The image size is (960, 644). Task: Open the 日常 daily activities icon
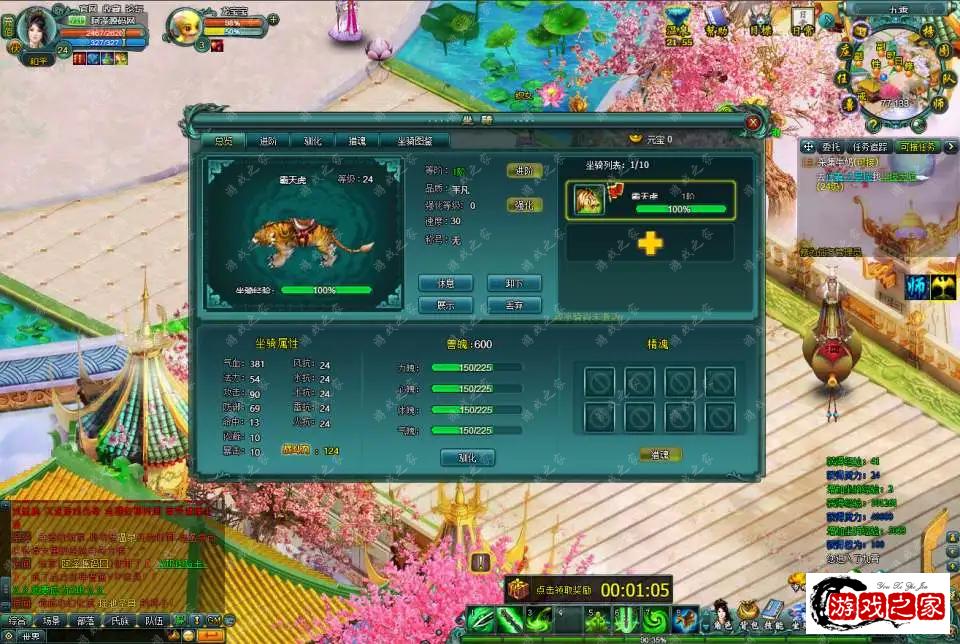tap(802, 20)
